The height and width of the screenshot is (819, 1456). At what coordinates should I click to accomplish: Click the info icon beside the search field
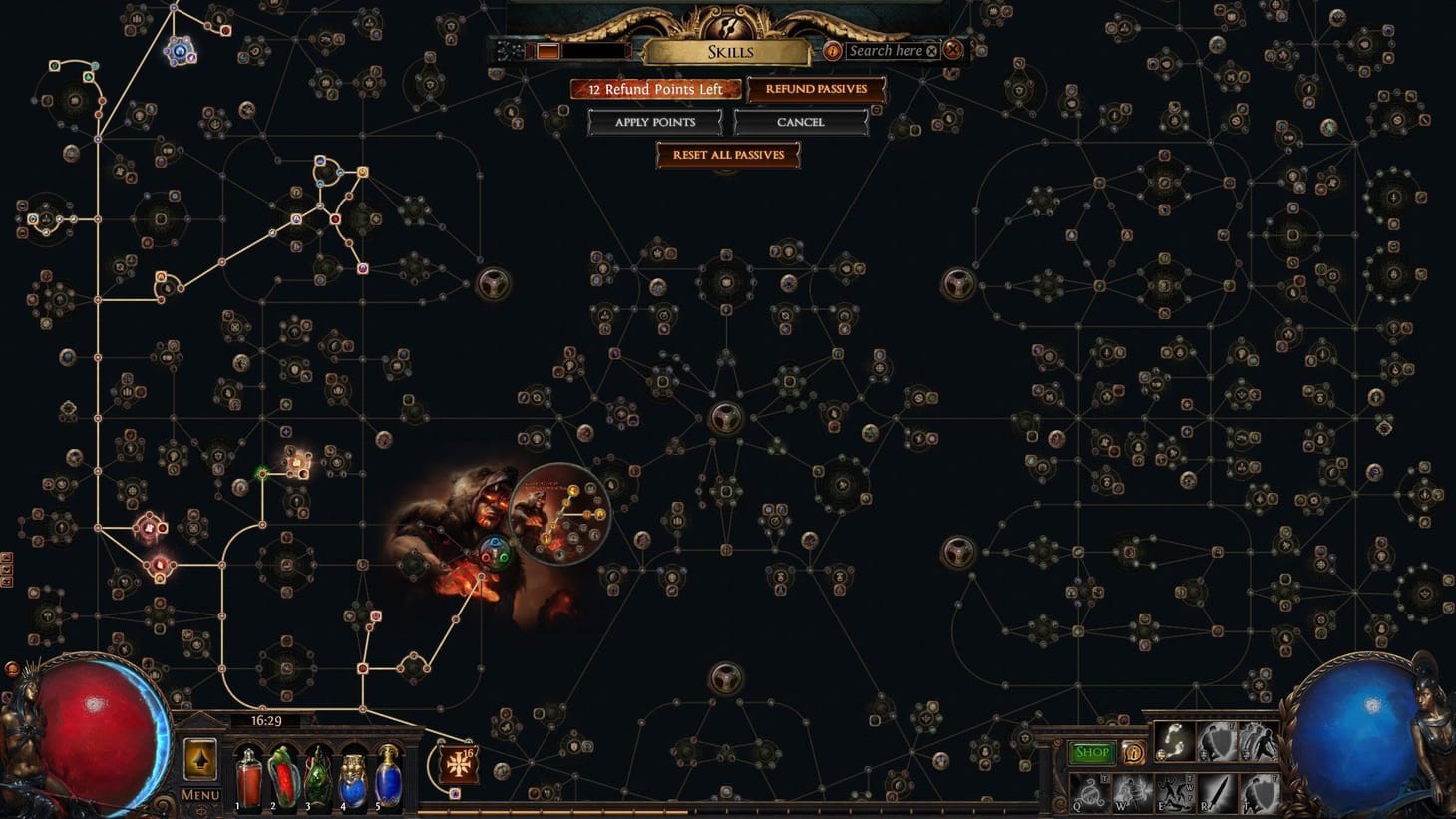point(833,50)
